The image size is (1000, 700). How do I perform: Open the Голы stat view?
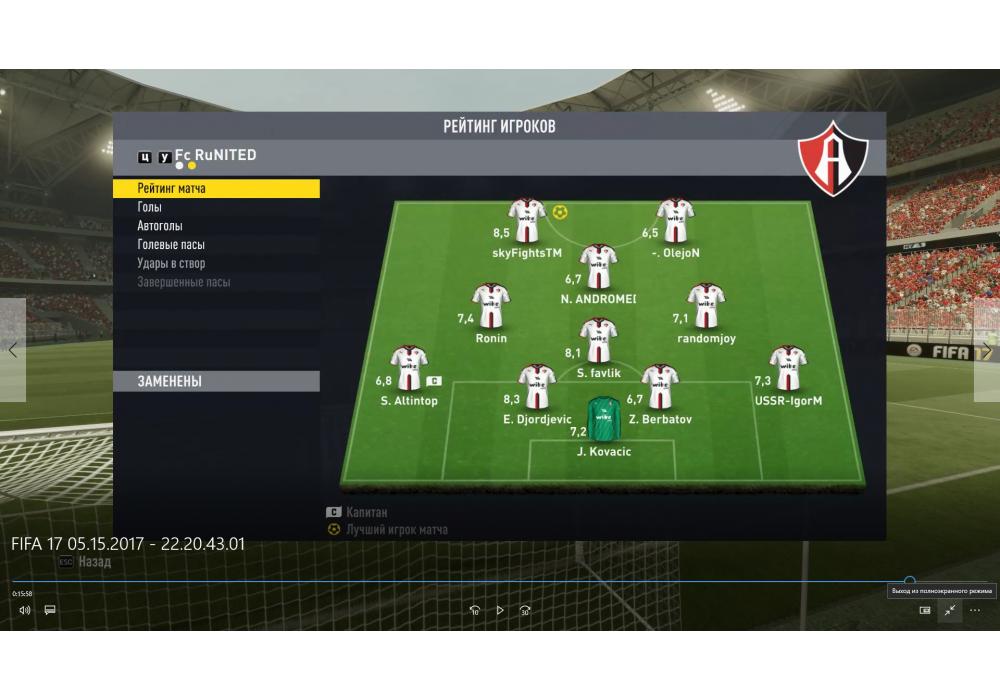pyautogui.click(x=150, y=207)
